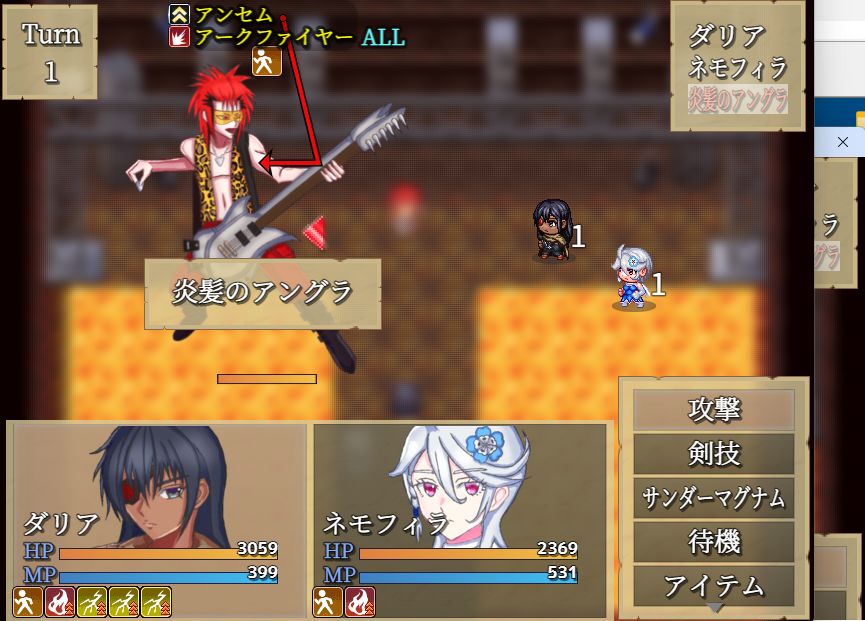The image size is (865, 621).
Task: Open the 剣技 sword skills command
Action: [714, 454]
